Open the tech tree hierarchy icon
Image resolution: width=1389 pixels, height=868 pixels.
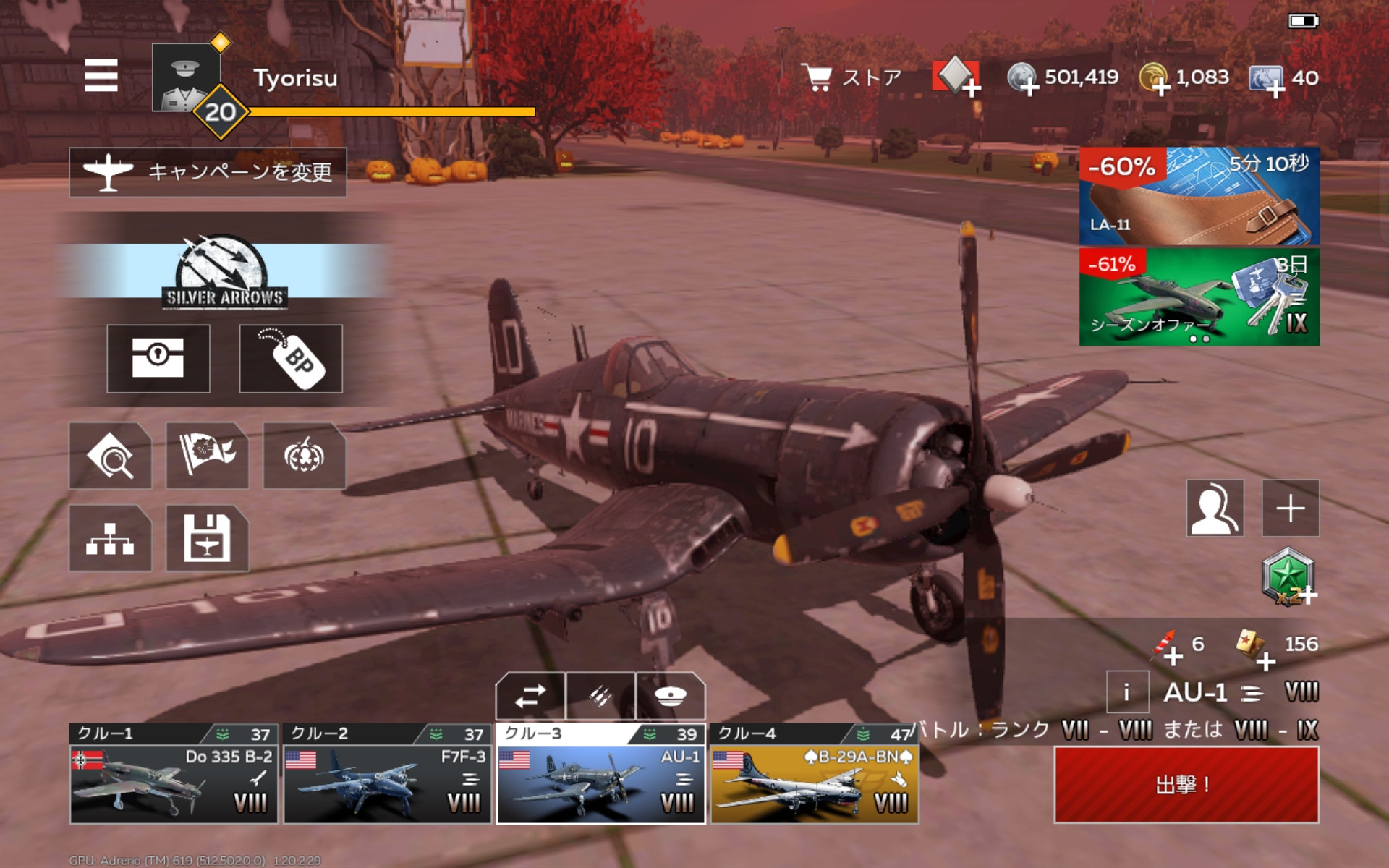pyautogui.click(x=110, y=538)
